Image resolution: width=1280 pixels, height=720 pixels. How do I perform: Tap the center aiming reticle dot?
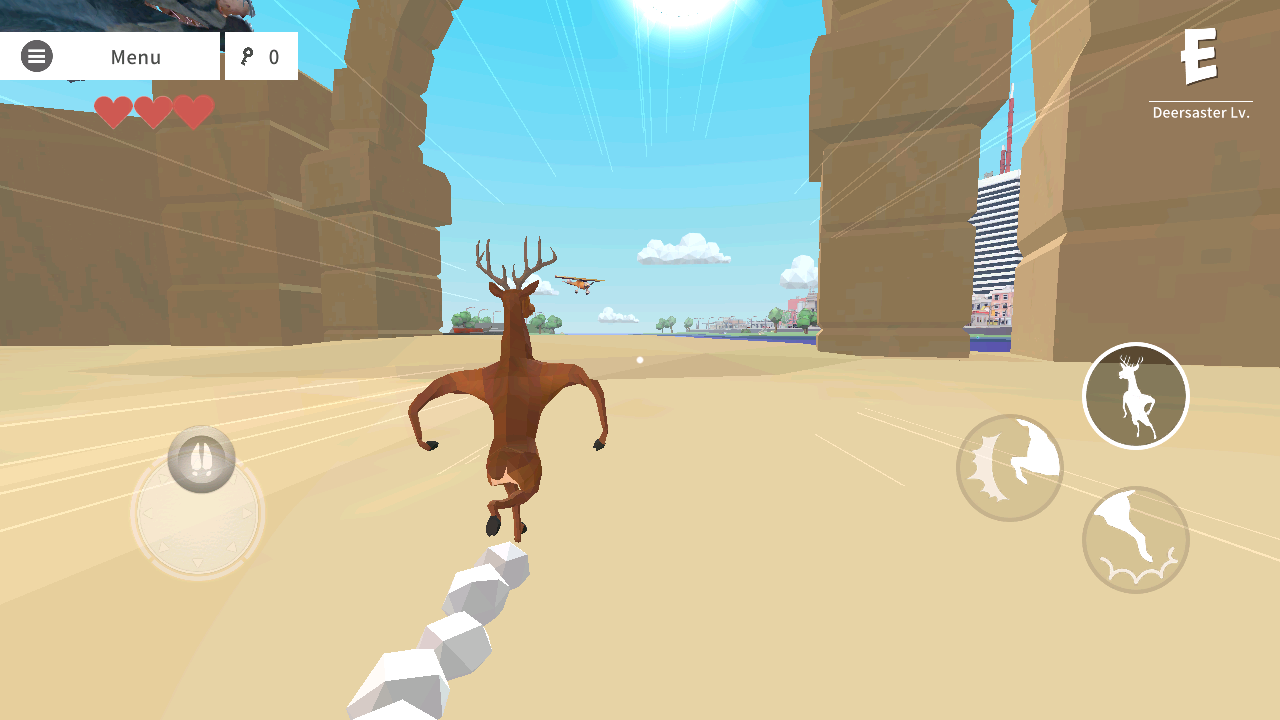[x=638, y=359]
